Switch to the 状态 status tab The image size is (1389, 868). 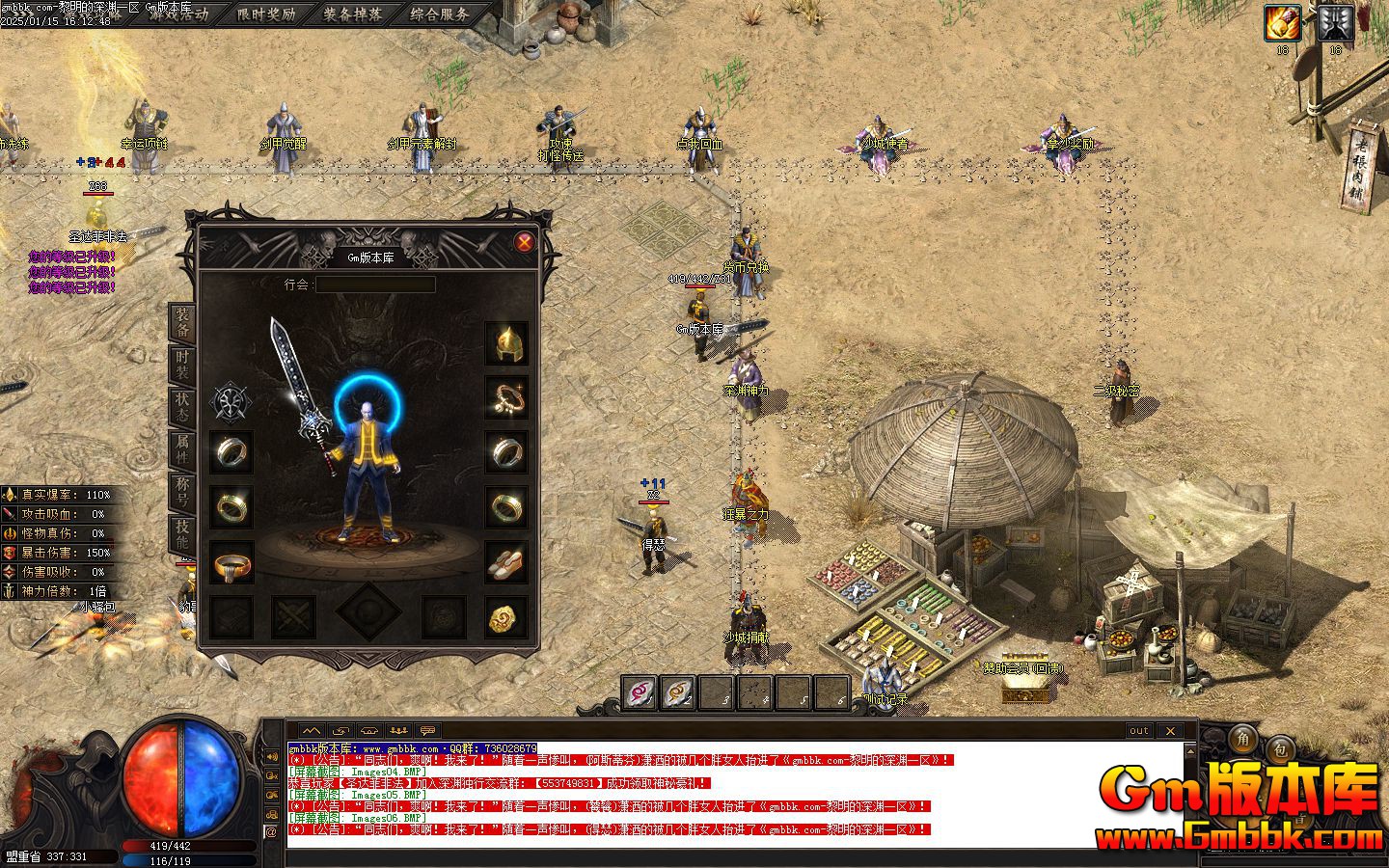[x=181, y=408]
